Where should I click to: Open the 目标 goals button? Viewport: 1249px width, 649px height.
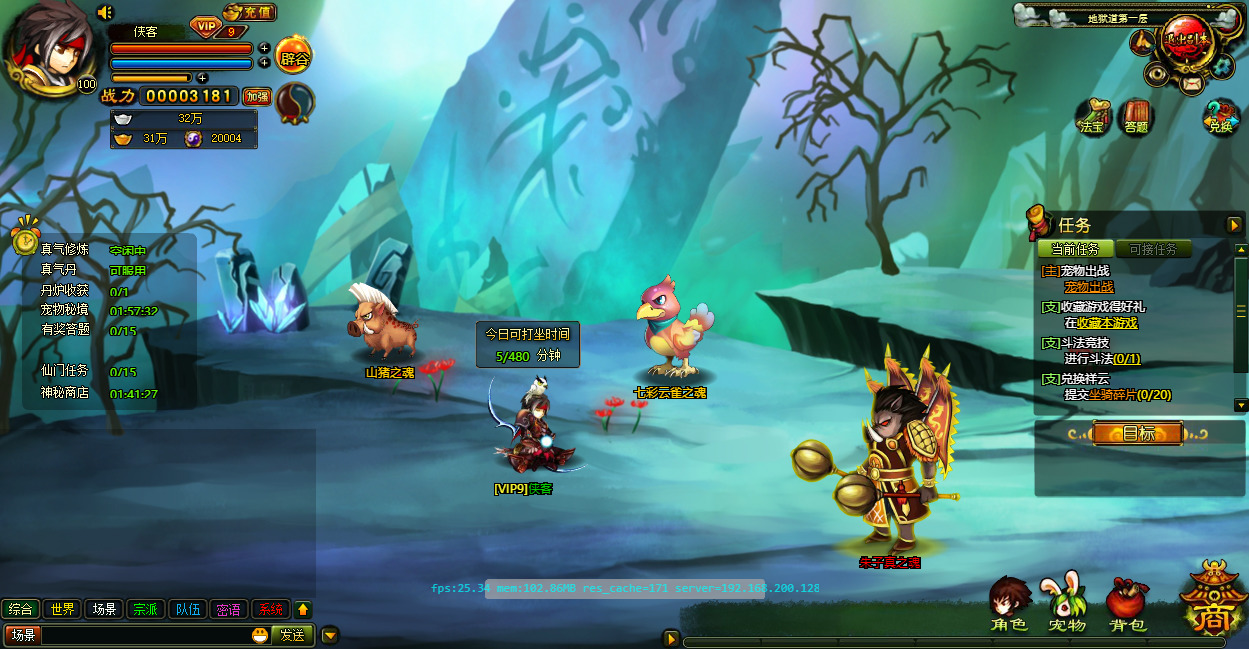click(x=1138, y=433)
